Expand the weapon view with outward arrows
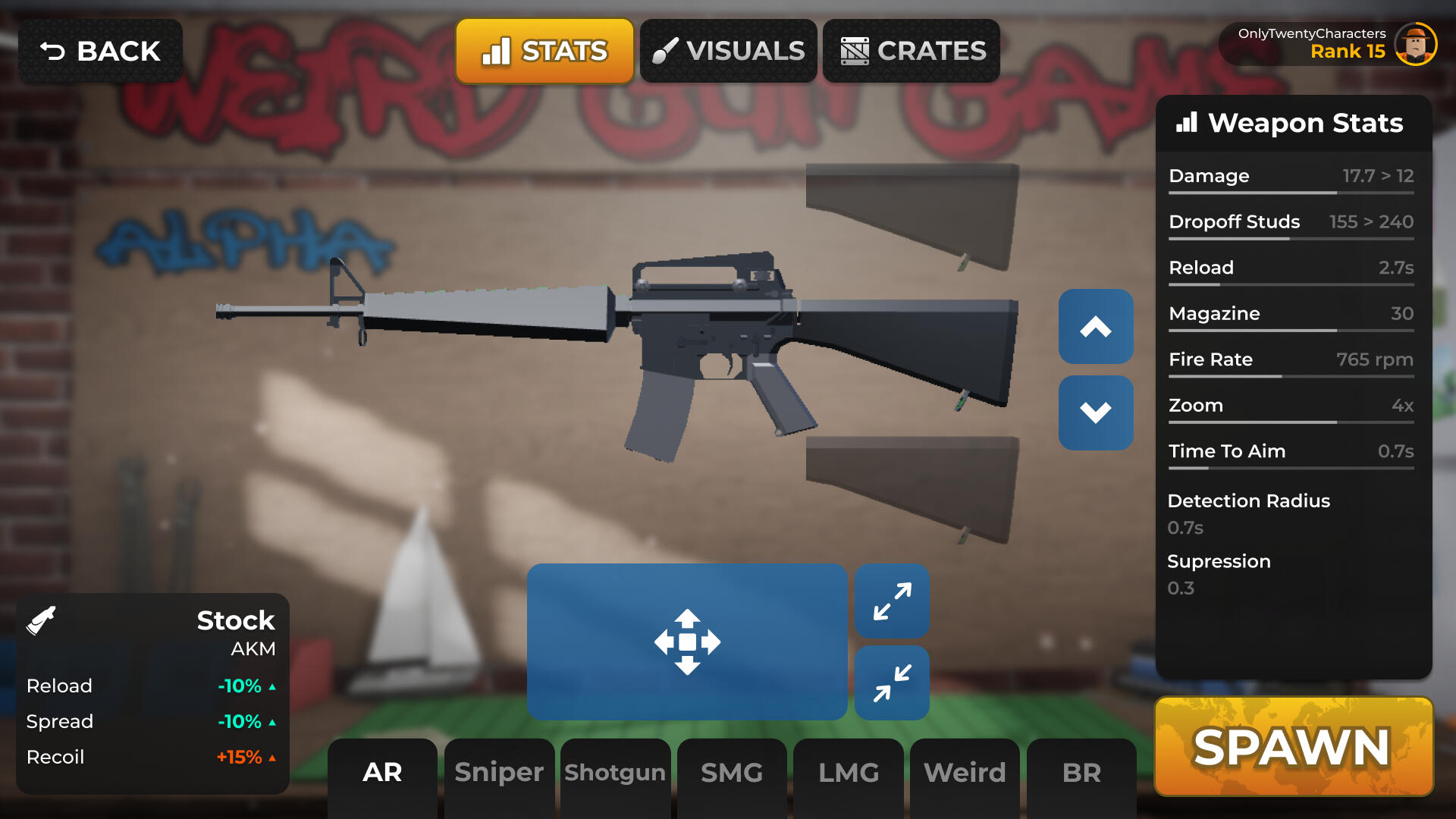The height and width of the screenshot is (819, 1456). point(892,601)
